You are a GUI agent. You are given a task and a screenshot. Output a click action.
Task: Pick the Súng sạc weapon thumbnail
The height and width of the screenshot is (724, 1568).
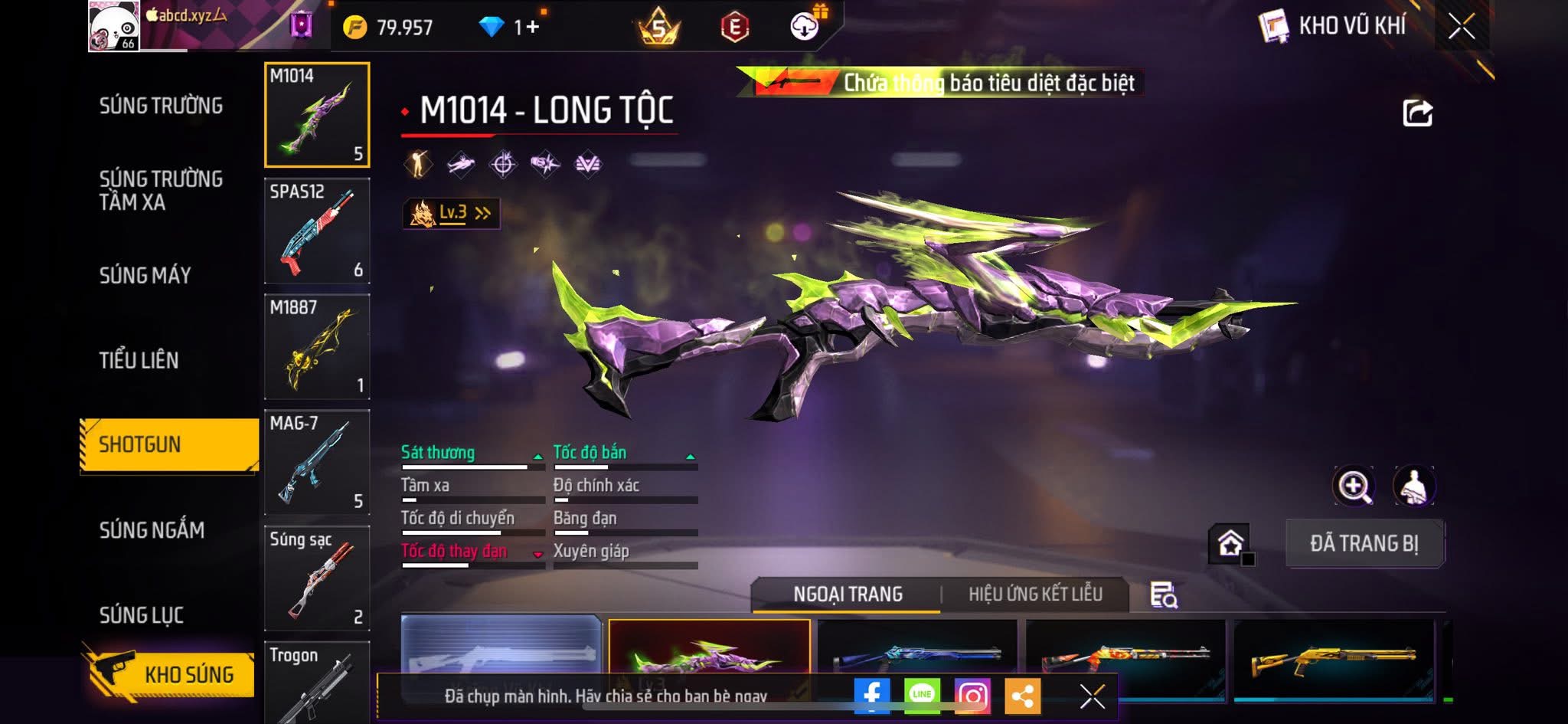317,578
